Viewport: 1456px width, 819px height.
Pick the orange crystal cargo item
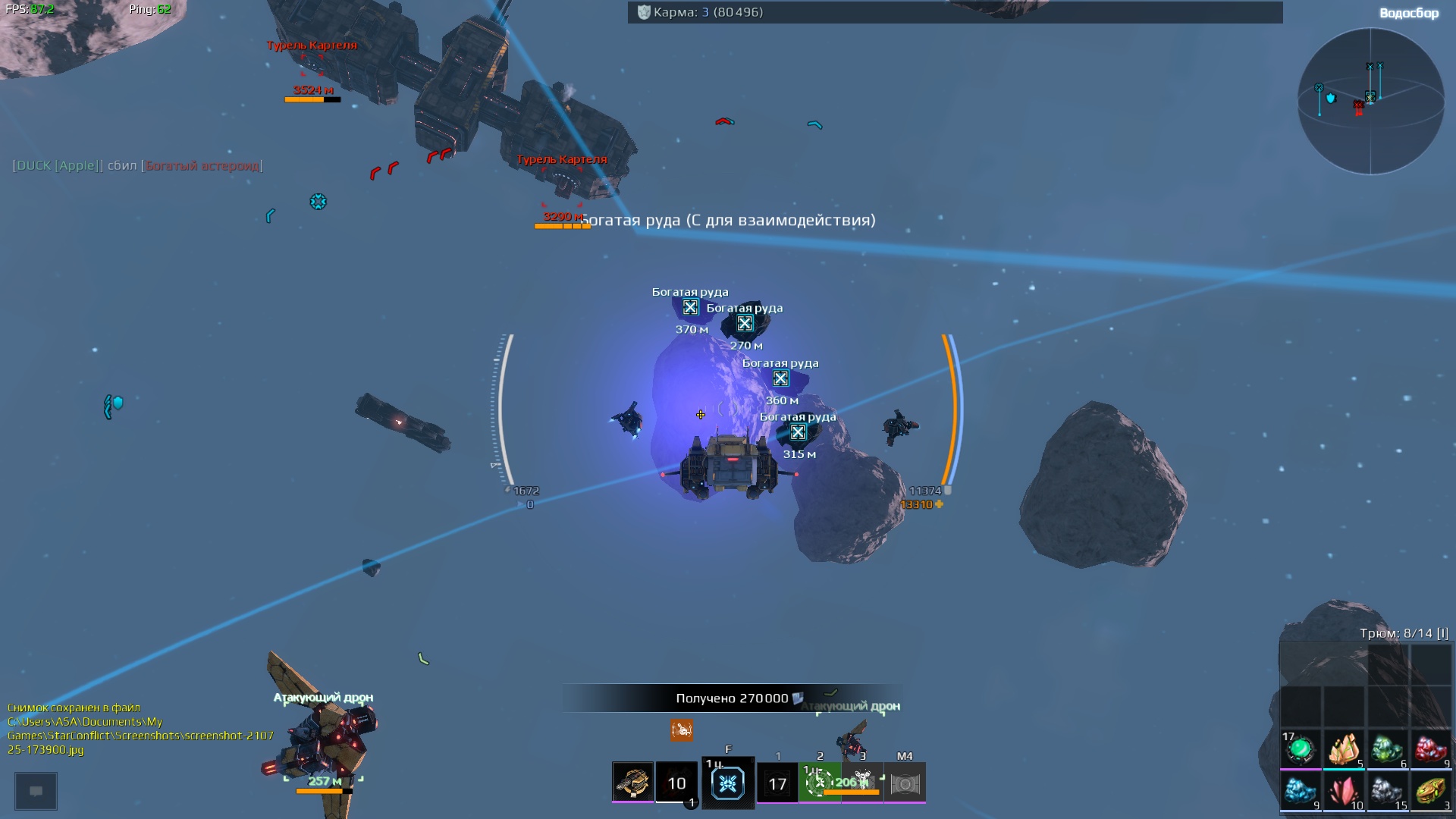click(1344, 749)
